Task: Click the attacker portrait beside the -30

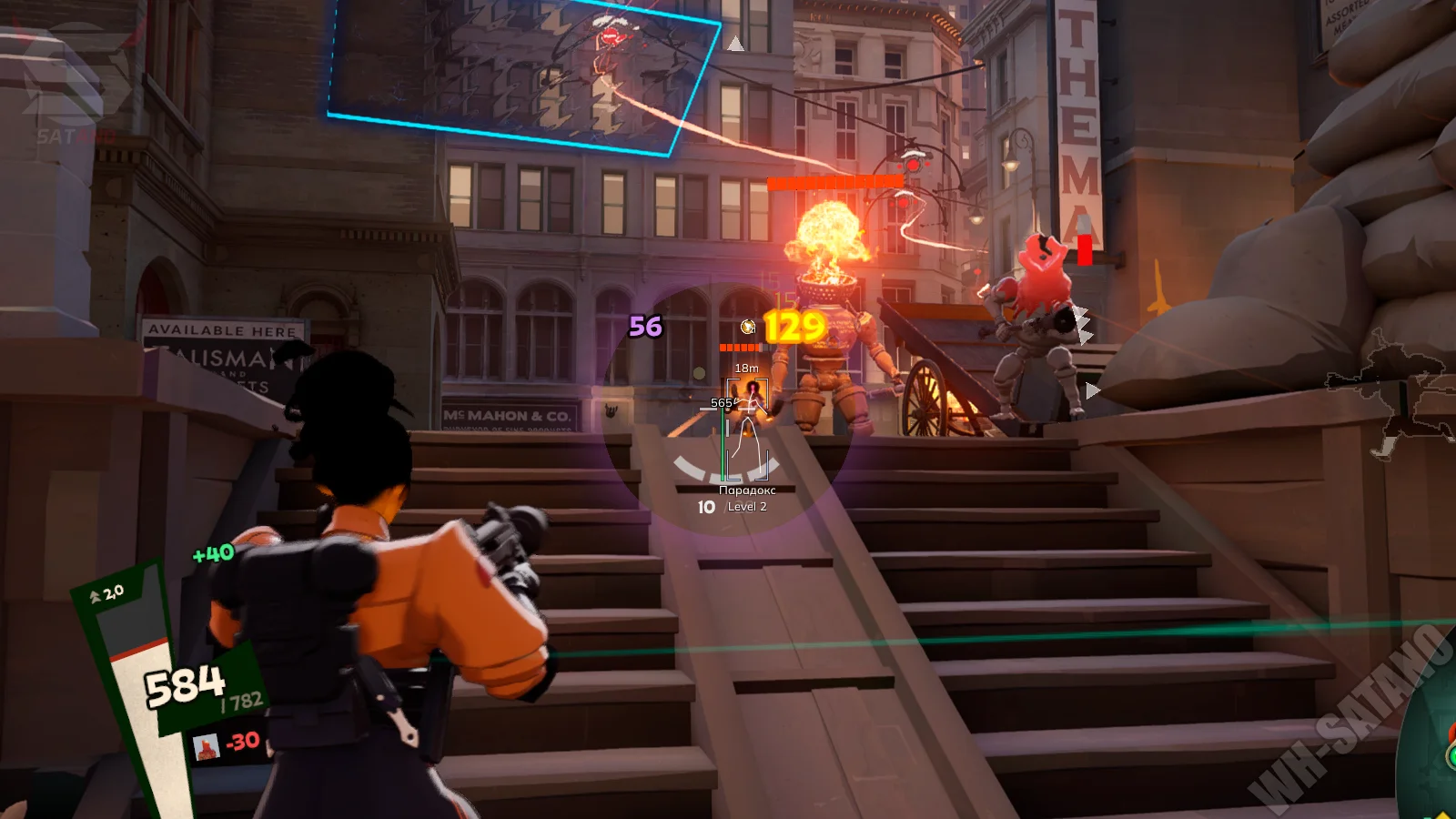Action: pyautogui.click(x=207, y=747)
